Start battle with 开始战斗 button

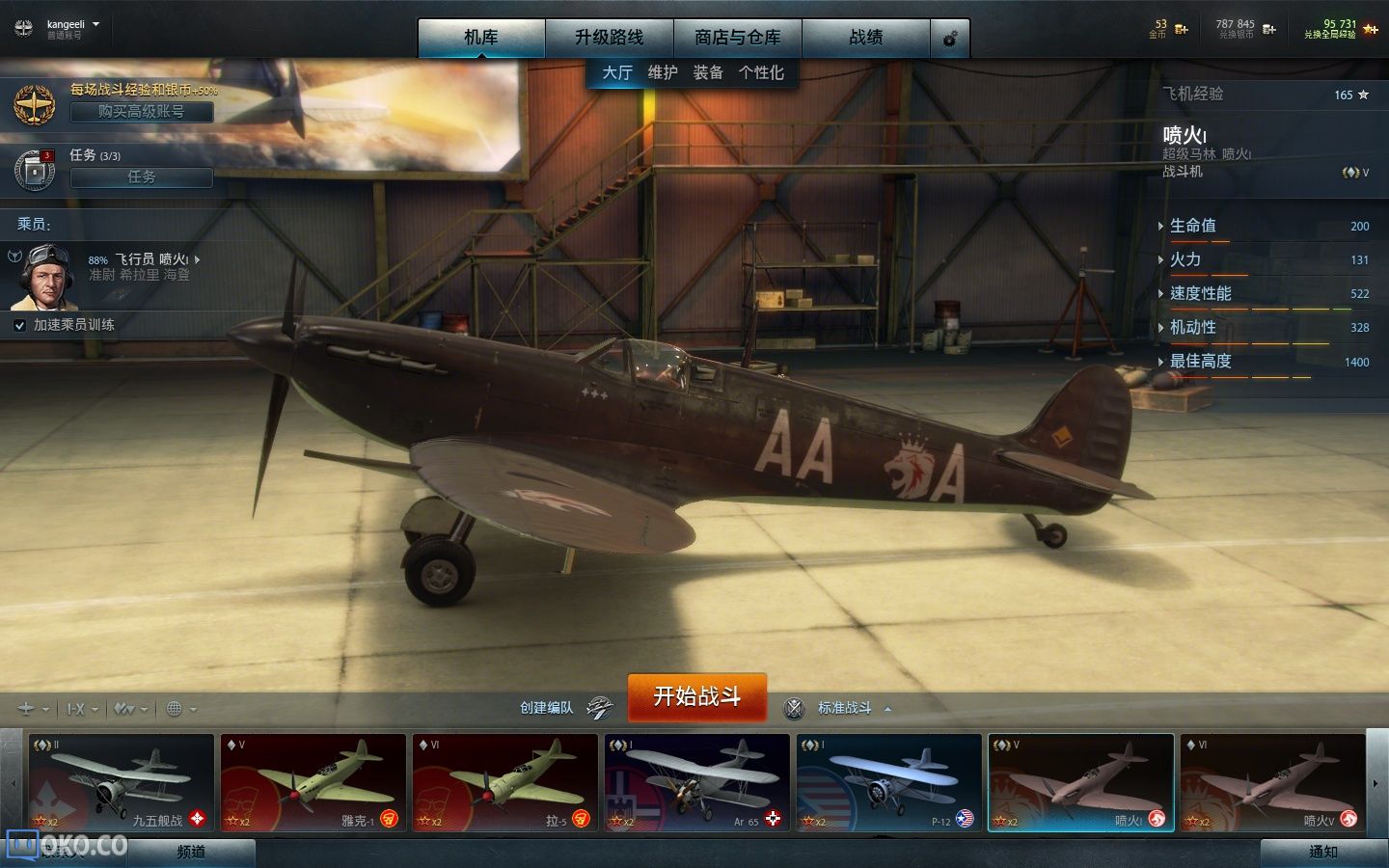click(x=696, y=696)
